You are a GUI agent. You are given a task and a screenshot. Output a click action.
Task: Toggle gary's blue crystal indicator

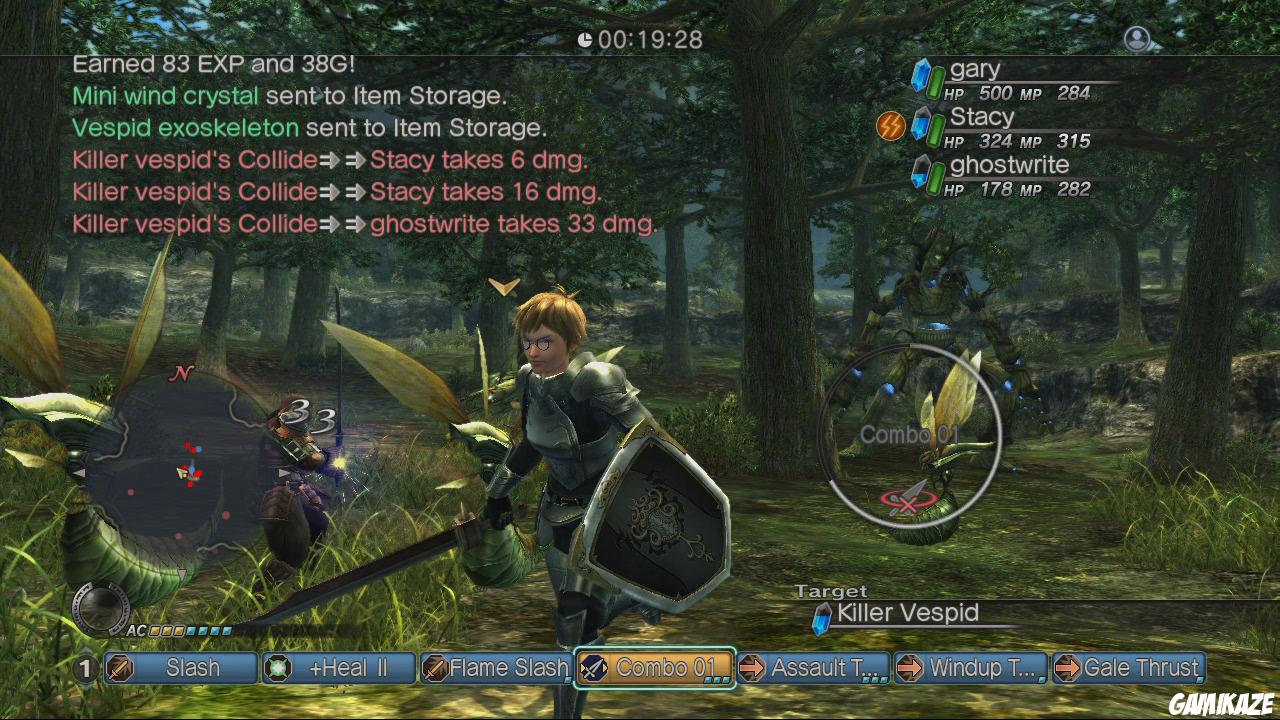tap(921, 74)
